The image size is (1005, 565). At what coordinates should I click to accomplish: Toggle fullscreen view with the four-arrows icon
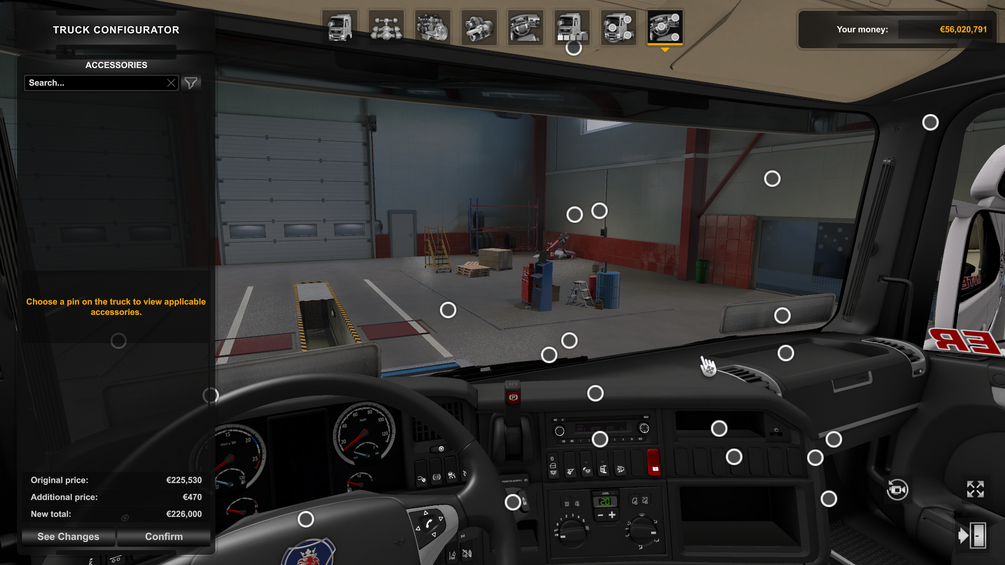click(x=975, y=489)
